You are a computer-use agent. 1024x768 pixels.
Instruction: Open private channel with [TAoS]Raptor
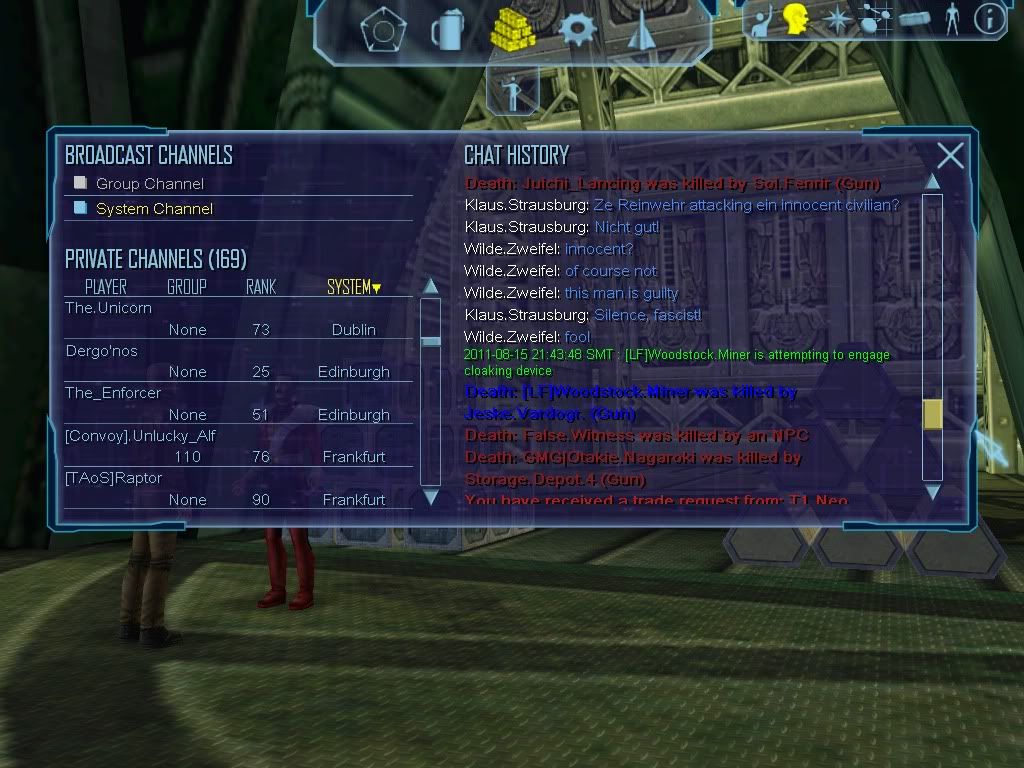point(113,478)
